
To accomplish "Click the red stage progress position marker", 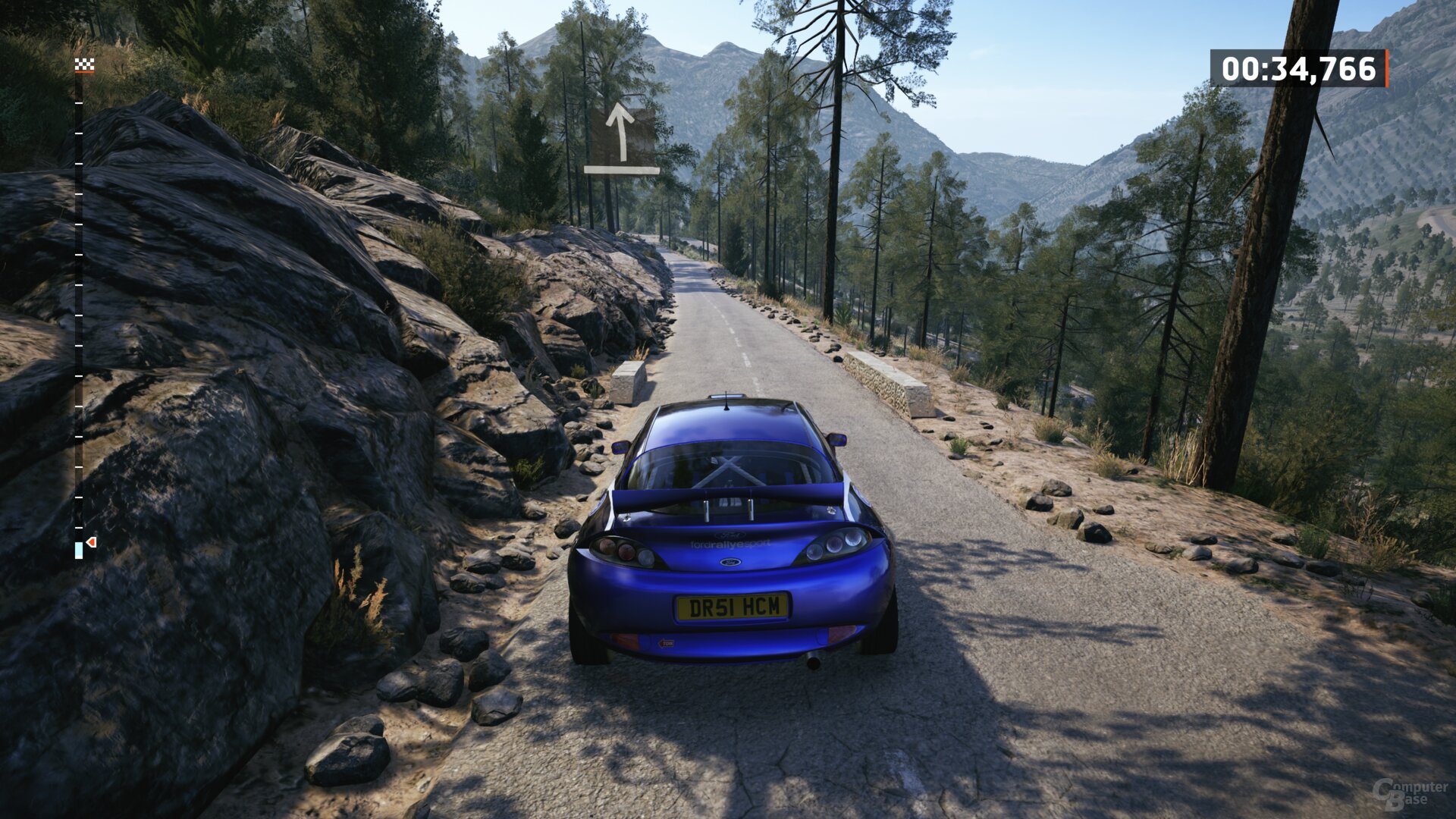I will (91, 542).
